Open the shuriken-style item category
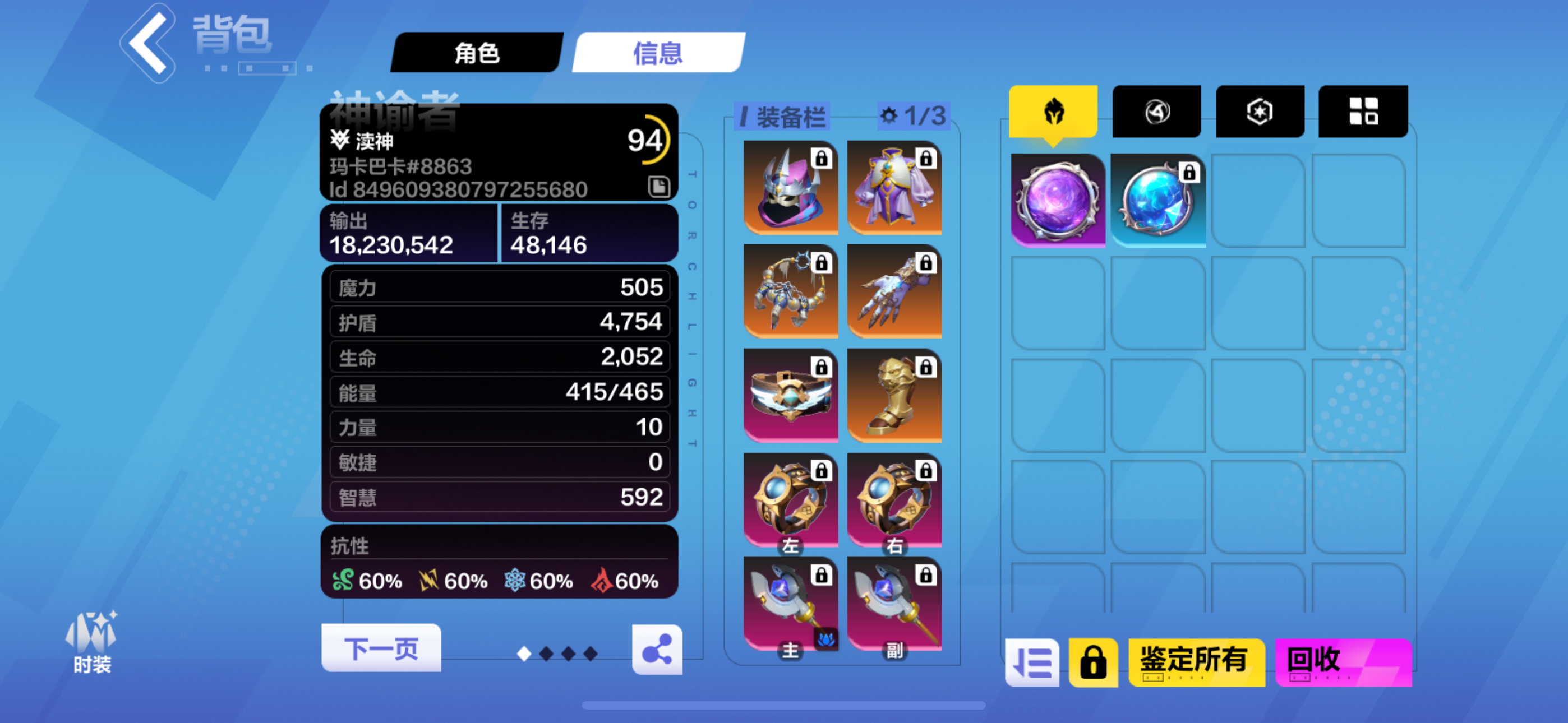The image size is (1568, 723). tap(1156, 111)
